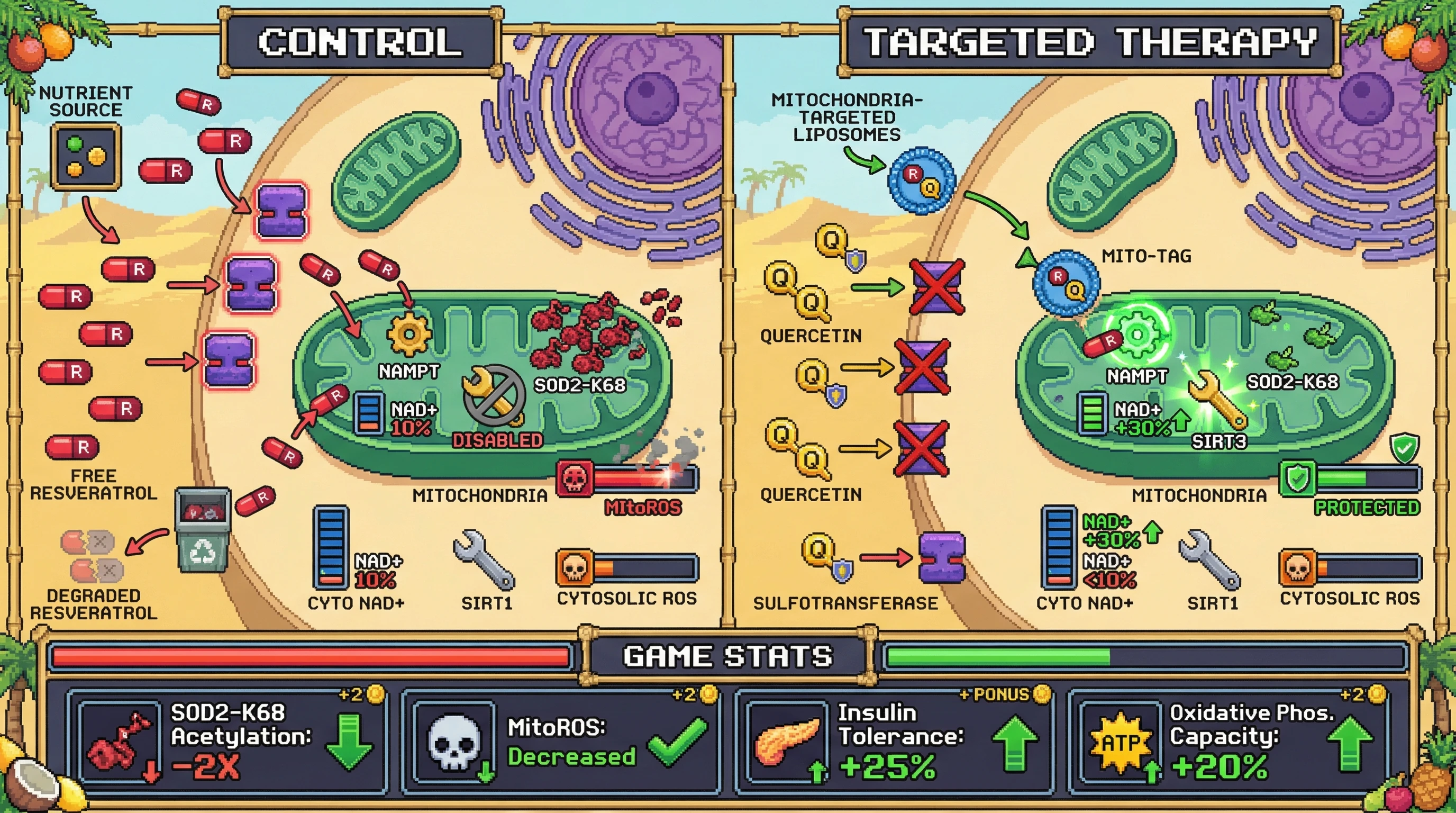Switch to the TARGETED THERAPY panel header
This screenshot has height=813, width=1456.
(x=1090, y=43)
